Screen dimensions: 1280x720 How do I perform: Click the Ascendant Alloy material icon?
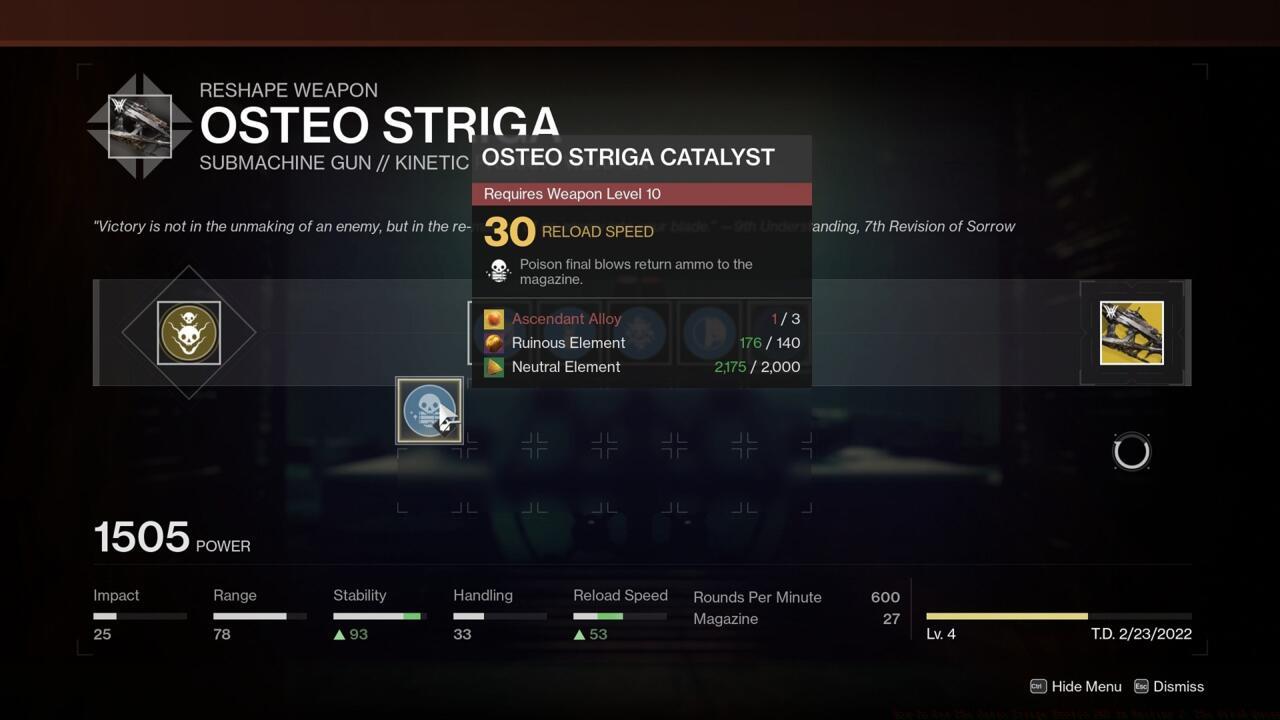pos(492,318)
